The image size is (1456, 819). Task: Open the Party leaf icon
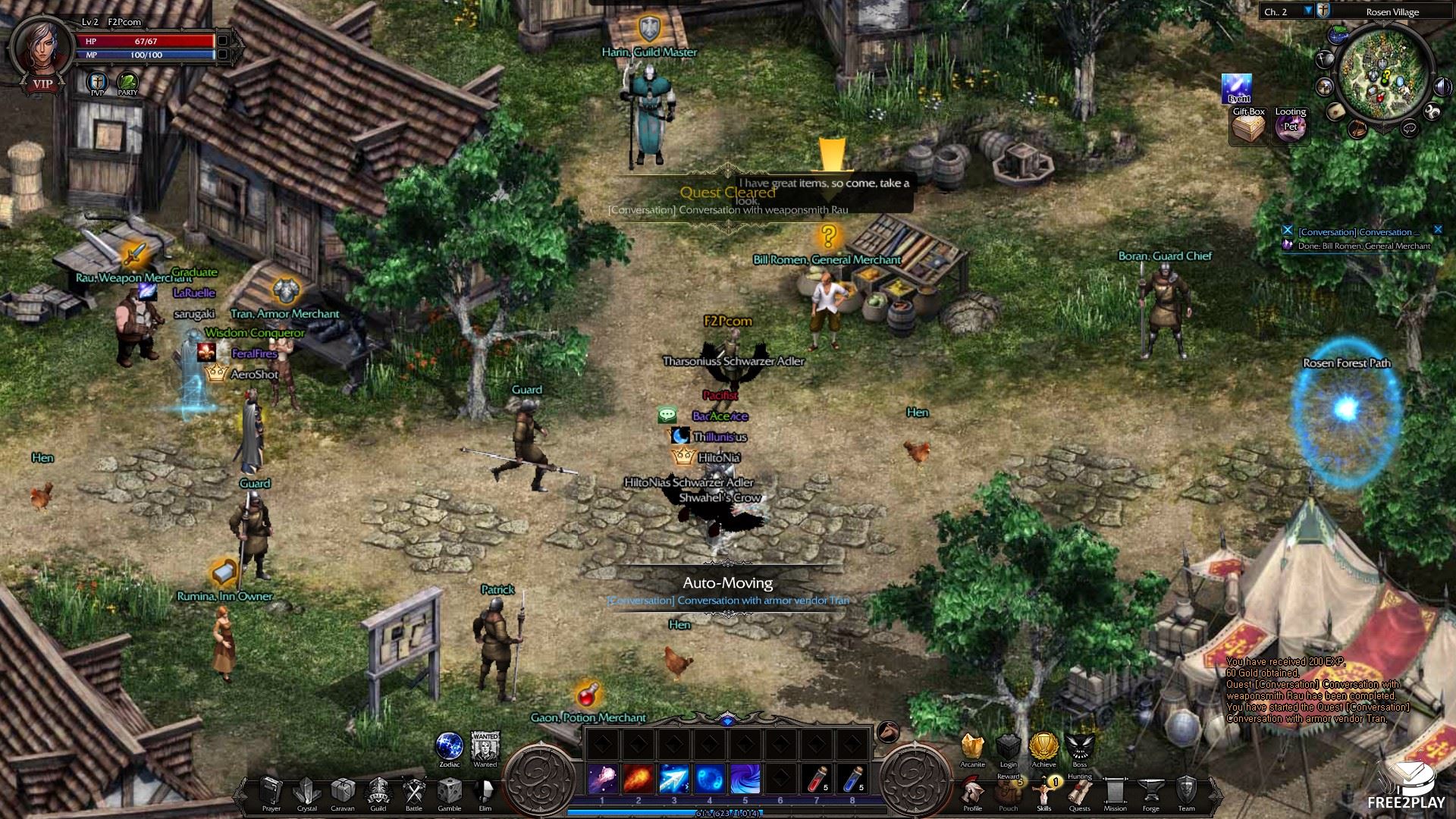(x=127, y=82)
